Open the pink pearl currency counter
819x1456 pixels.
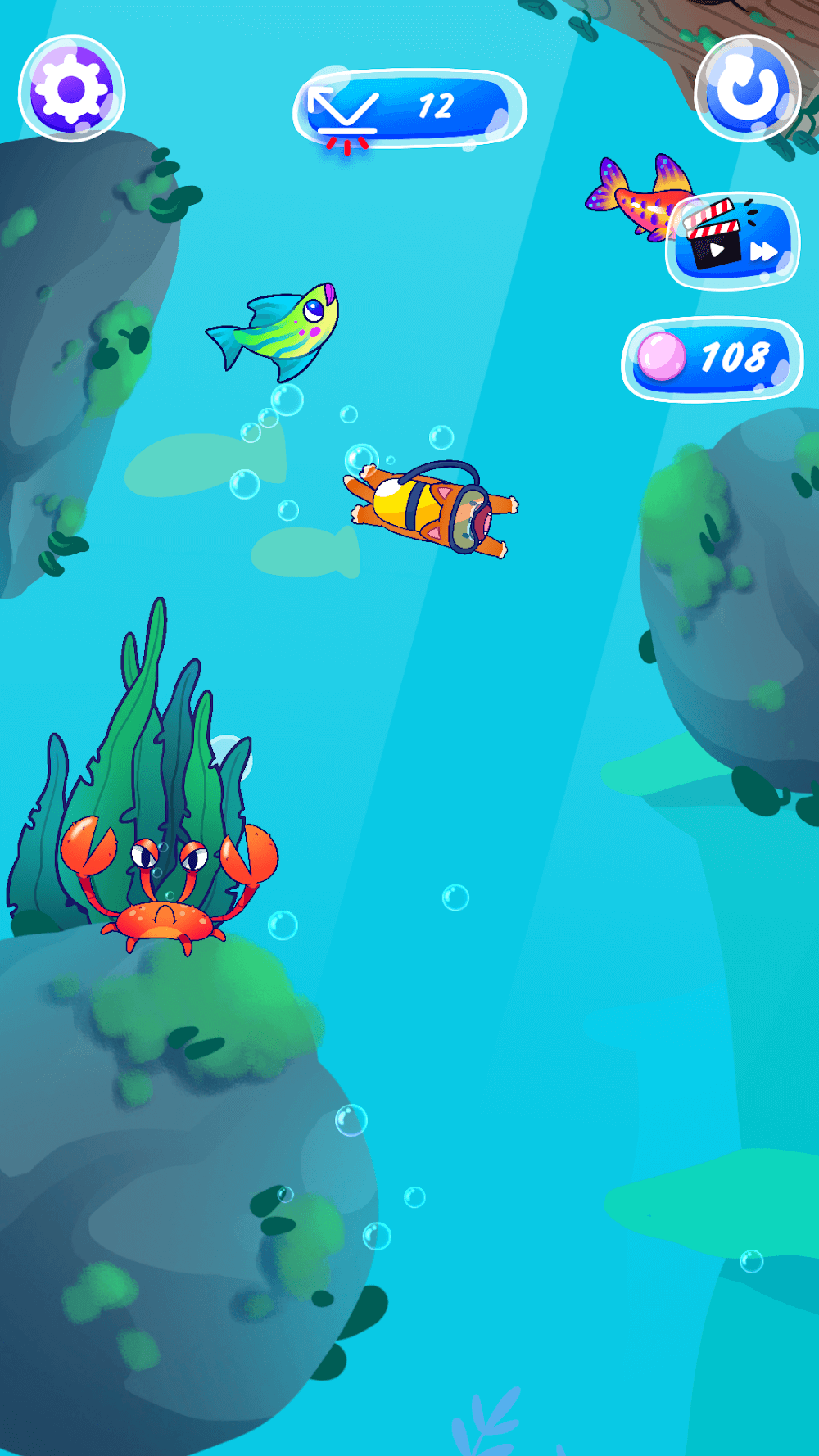pyautogui.click(x=712, y=359)
